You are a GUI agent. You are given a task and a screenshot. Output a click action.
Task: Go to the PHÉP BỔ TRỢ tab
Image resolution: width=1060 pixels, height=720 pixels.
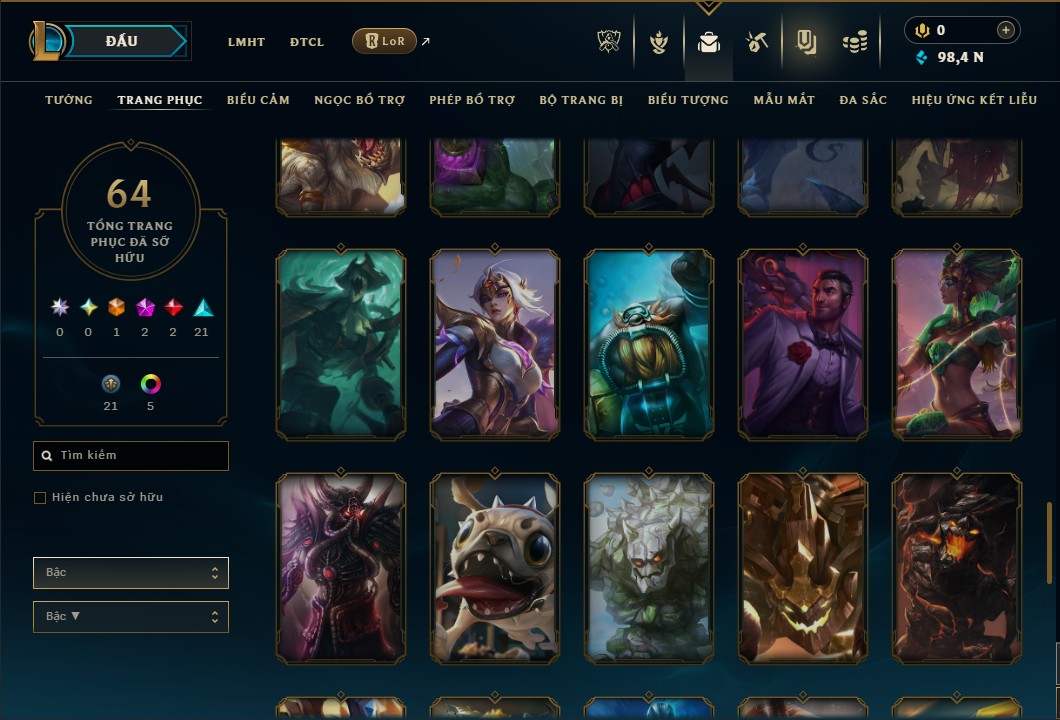[x=472, y=100]
